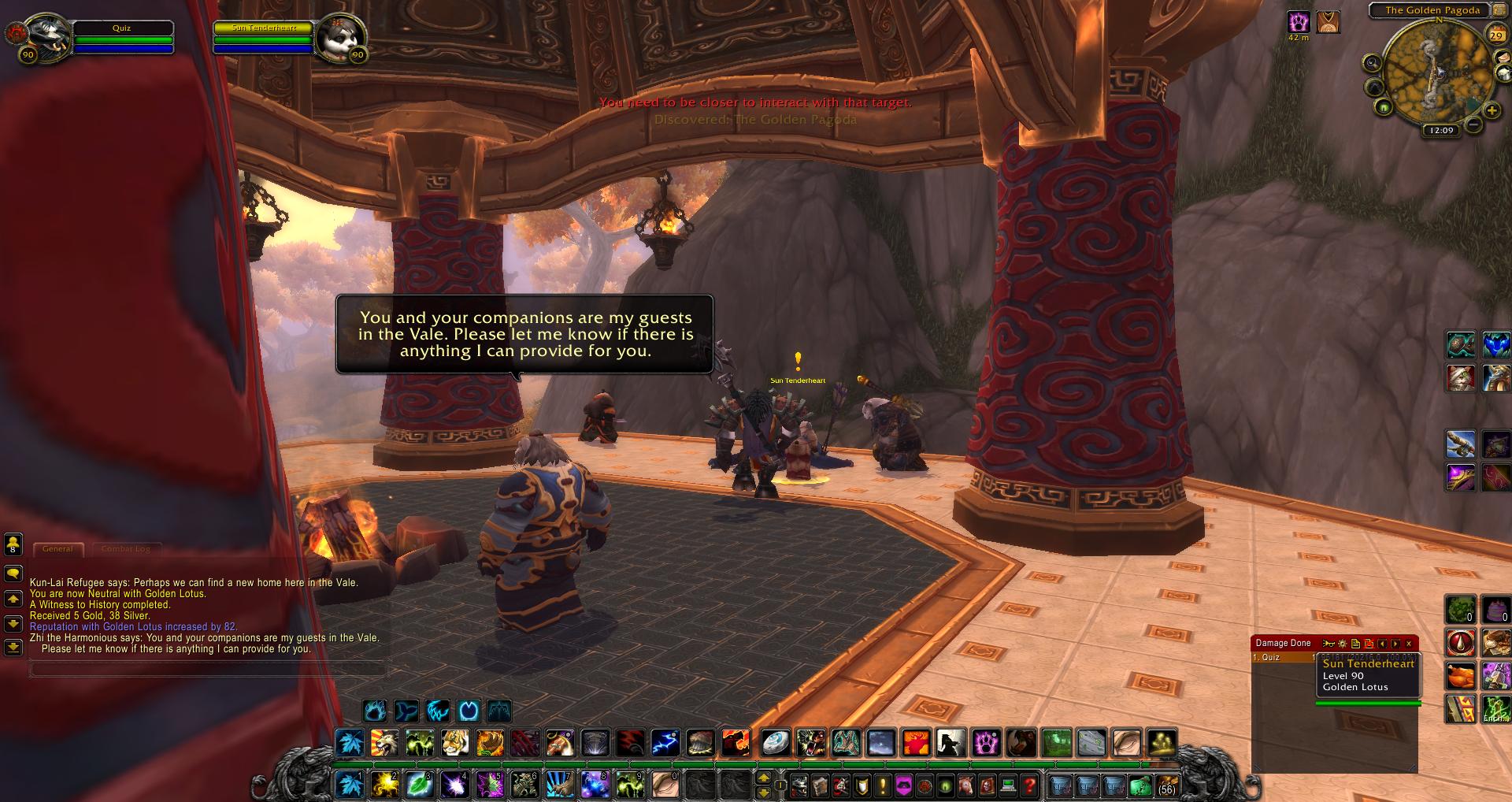
Task: Zoom out on the minimap
Action: tap(1473, 124)
